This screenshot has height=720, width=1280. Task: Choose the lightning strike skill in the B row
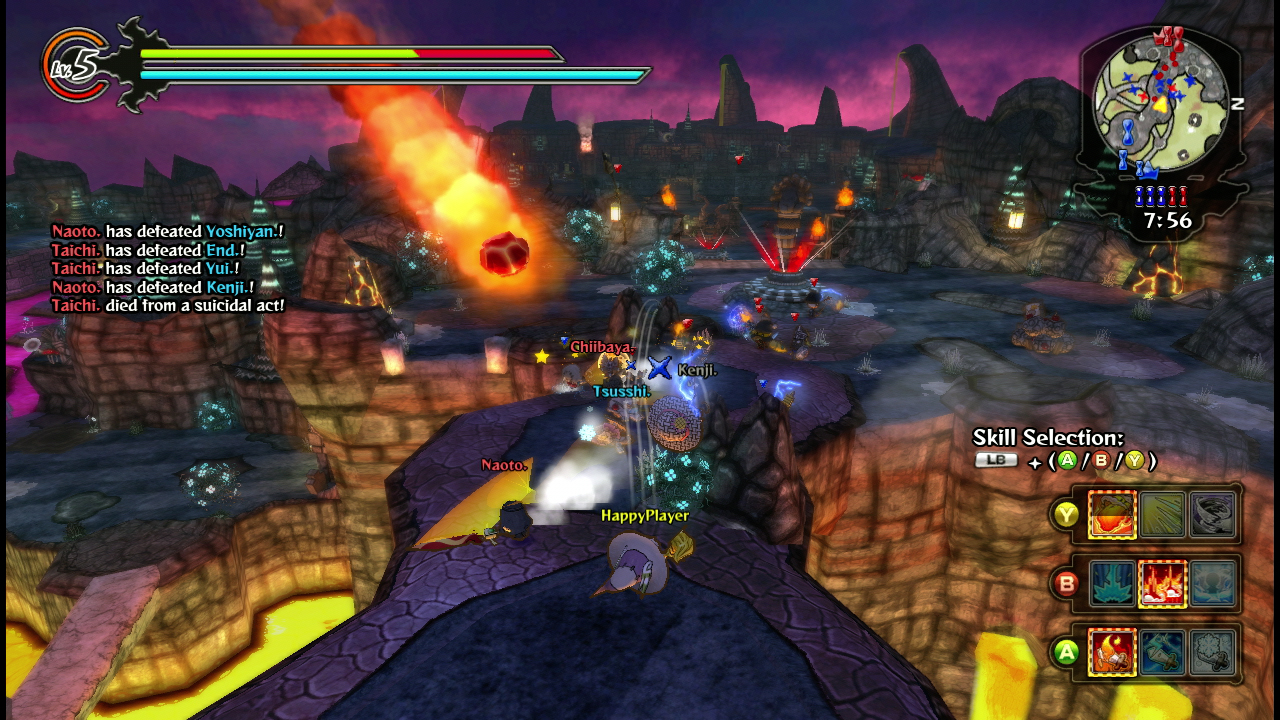click(1113, 583)
